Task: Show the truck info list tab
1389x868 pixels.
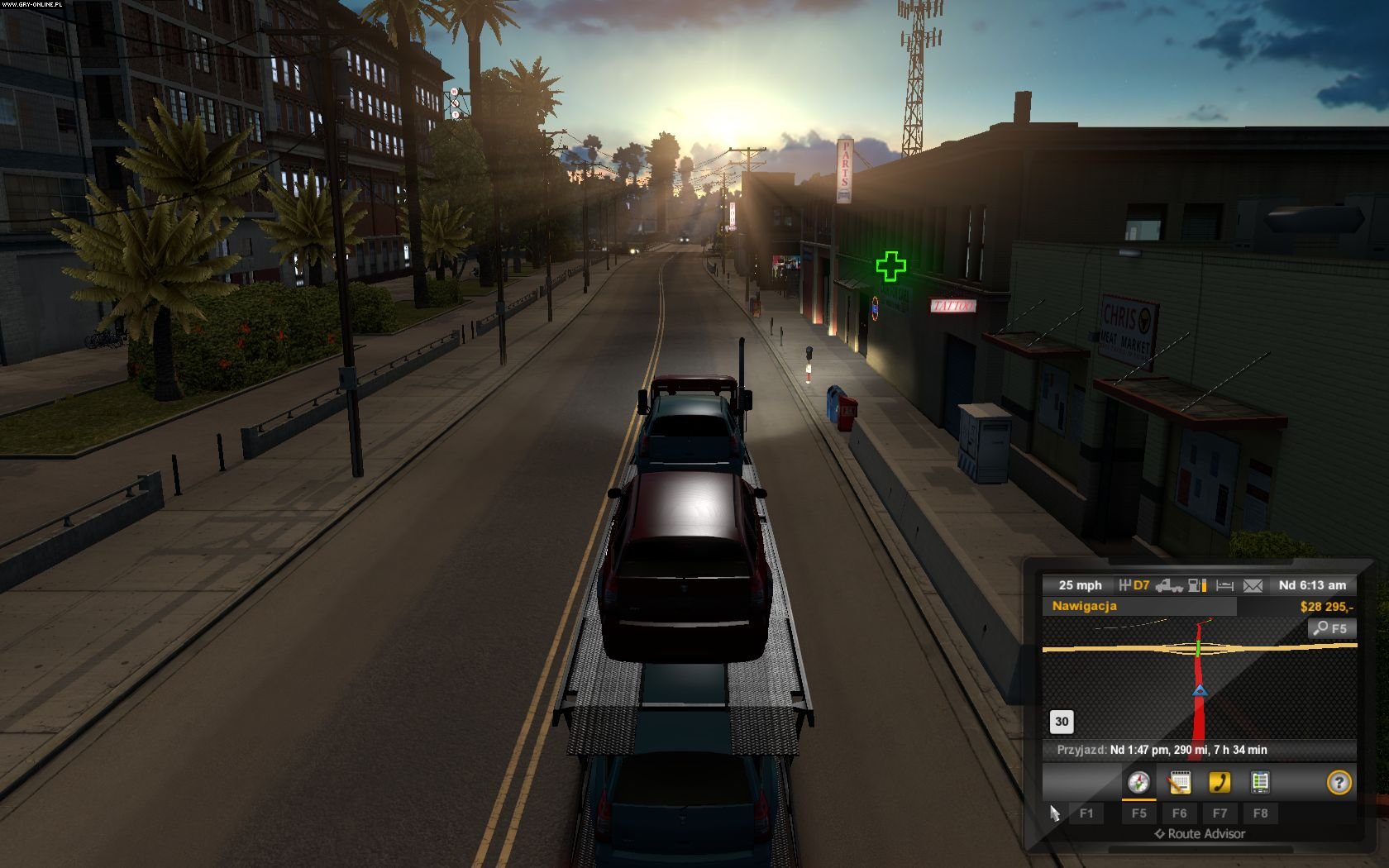Action: coord(1260,782)
